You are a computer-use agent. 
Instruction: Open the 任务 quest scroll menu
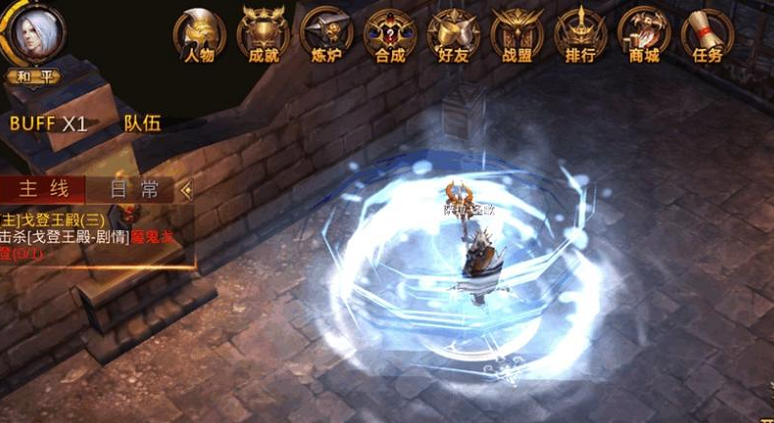tap(707, 36)
